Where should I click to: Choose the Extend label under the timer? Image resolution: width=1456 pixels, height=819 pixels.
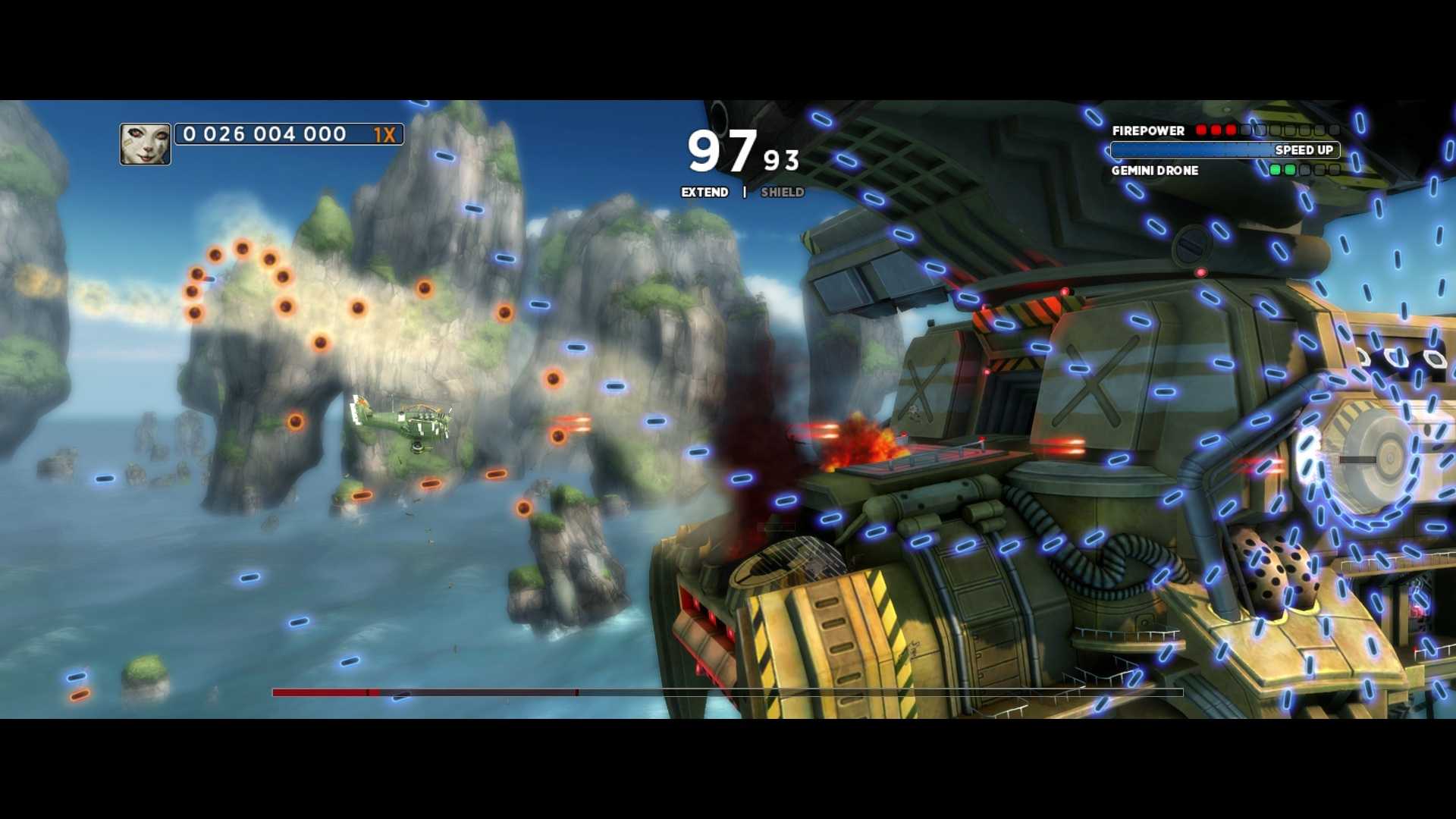coord(704,193)
